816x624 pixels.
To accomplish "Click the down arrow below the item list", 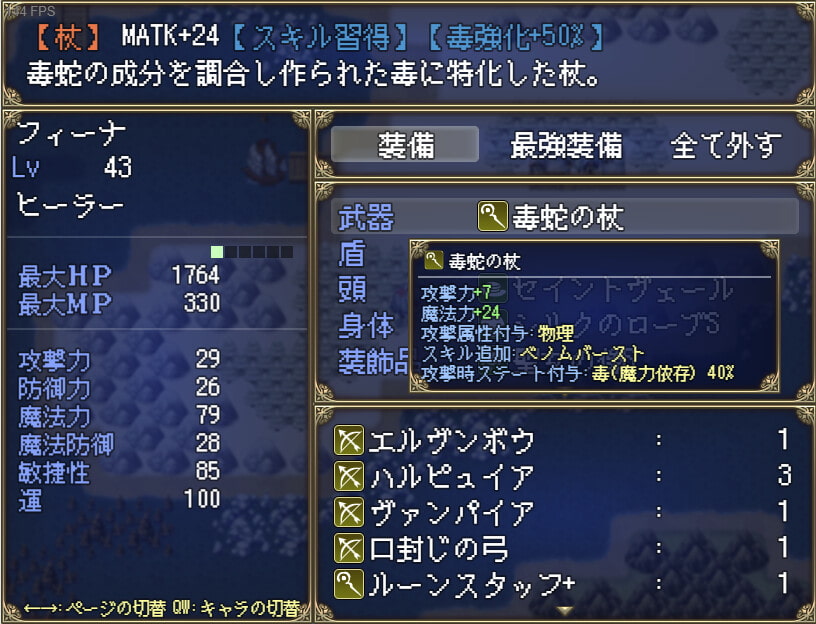I will [565, 609].
